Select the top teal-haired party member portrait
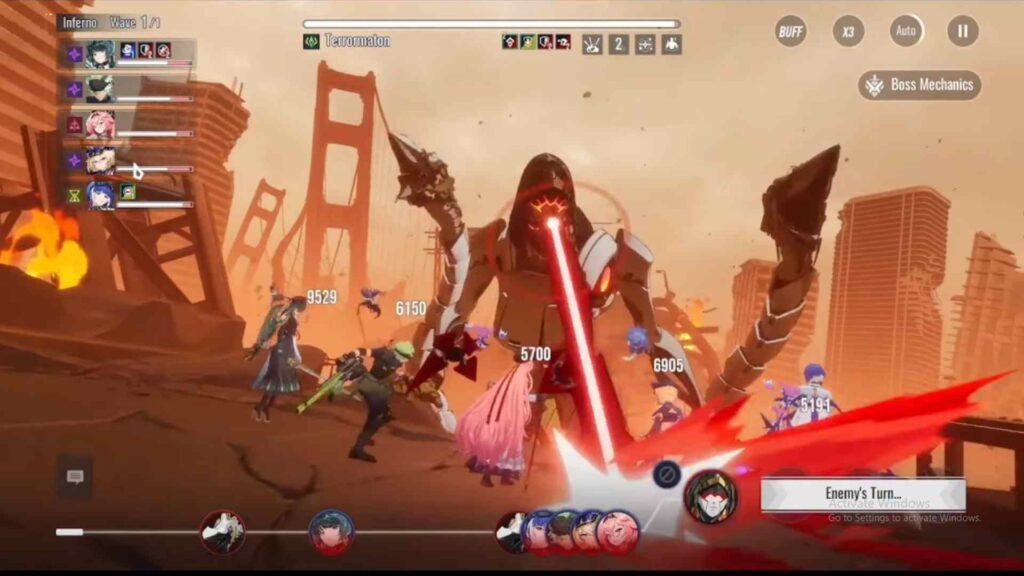Screen dimensions: 1024x576 pos(100,54)
